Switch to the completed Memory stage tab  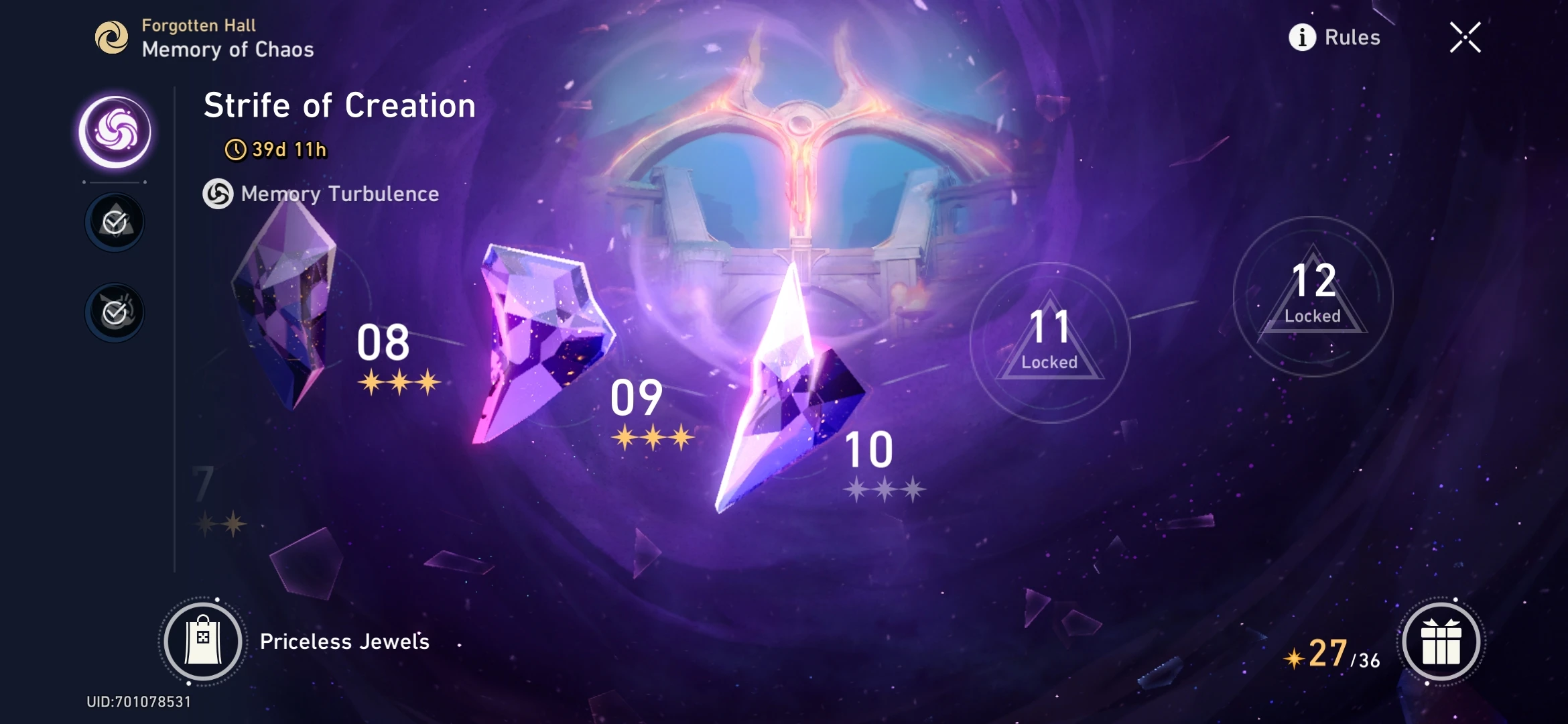pyautogui.click(x=114, y=221)
